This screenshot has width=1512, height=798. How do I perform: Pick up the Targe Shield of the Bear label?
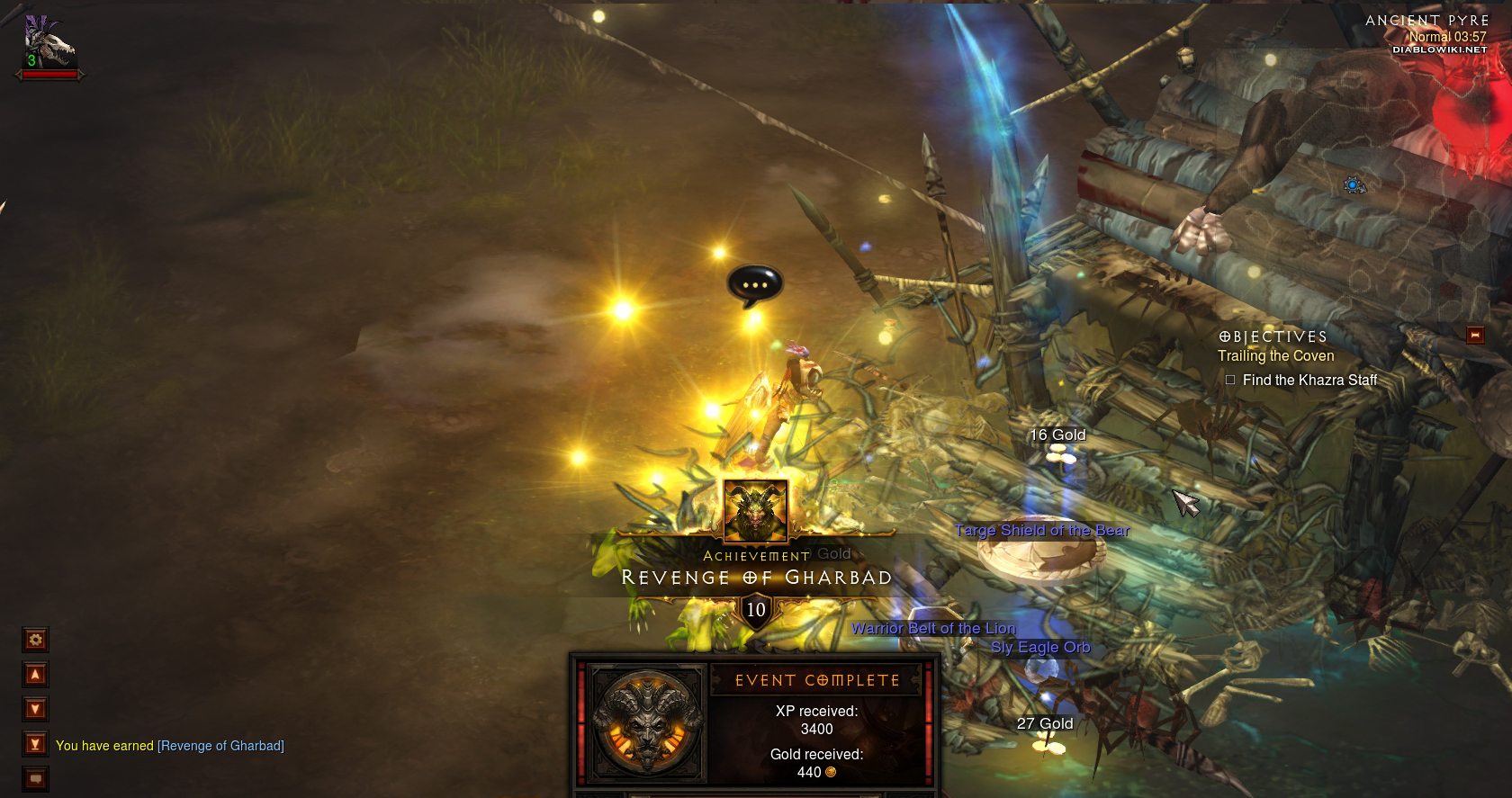(x=1041, y=531)
